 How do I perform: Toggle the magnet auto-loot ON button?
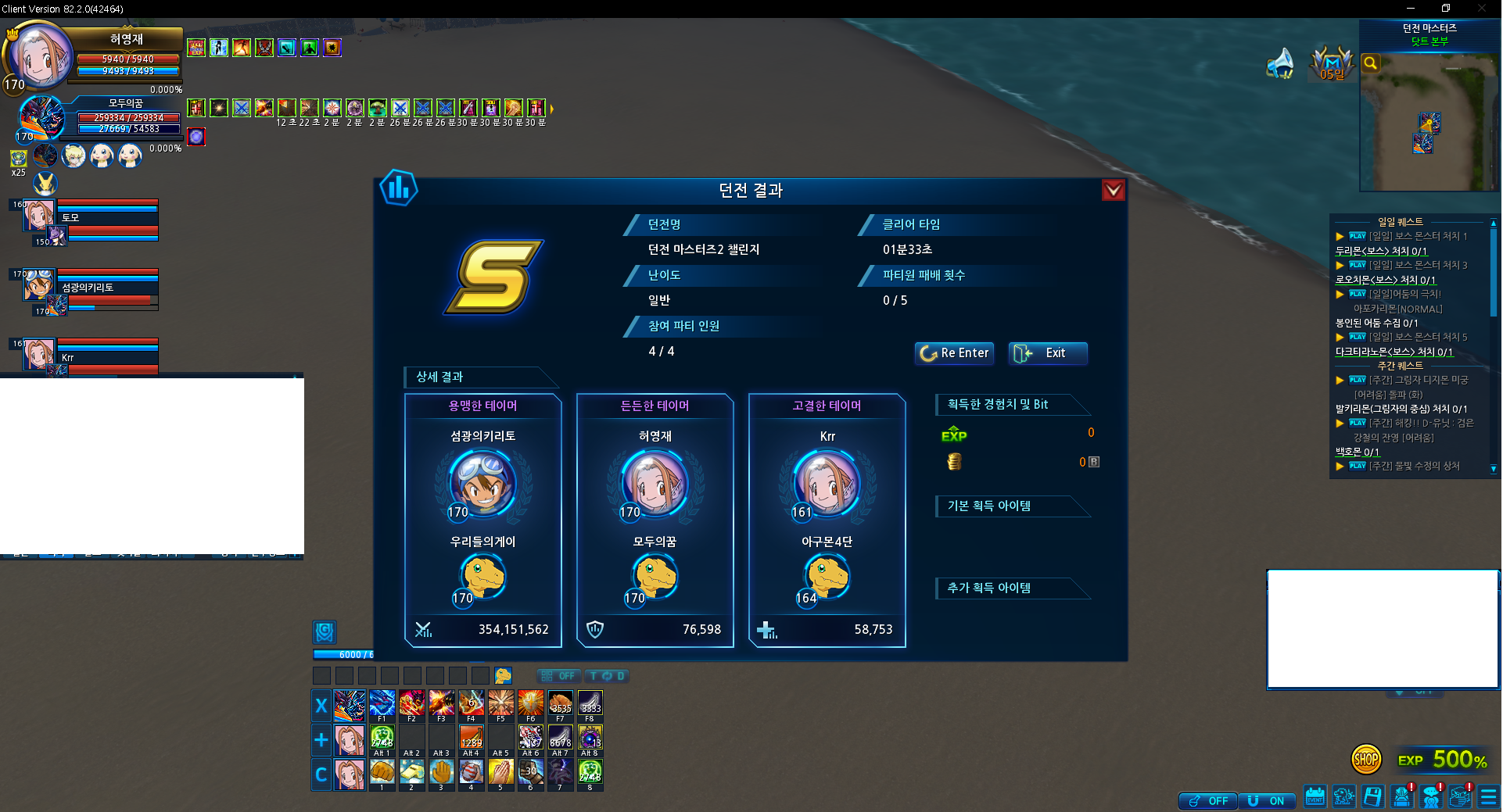pyautogui.click(x=1268, y=800)
